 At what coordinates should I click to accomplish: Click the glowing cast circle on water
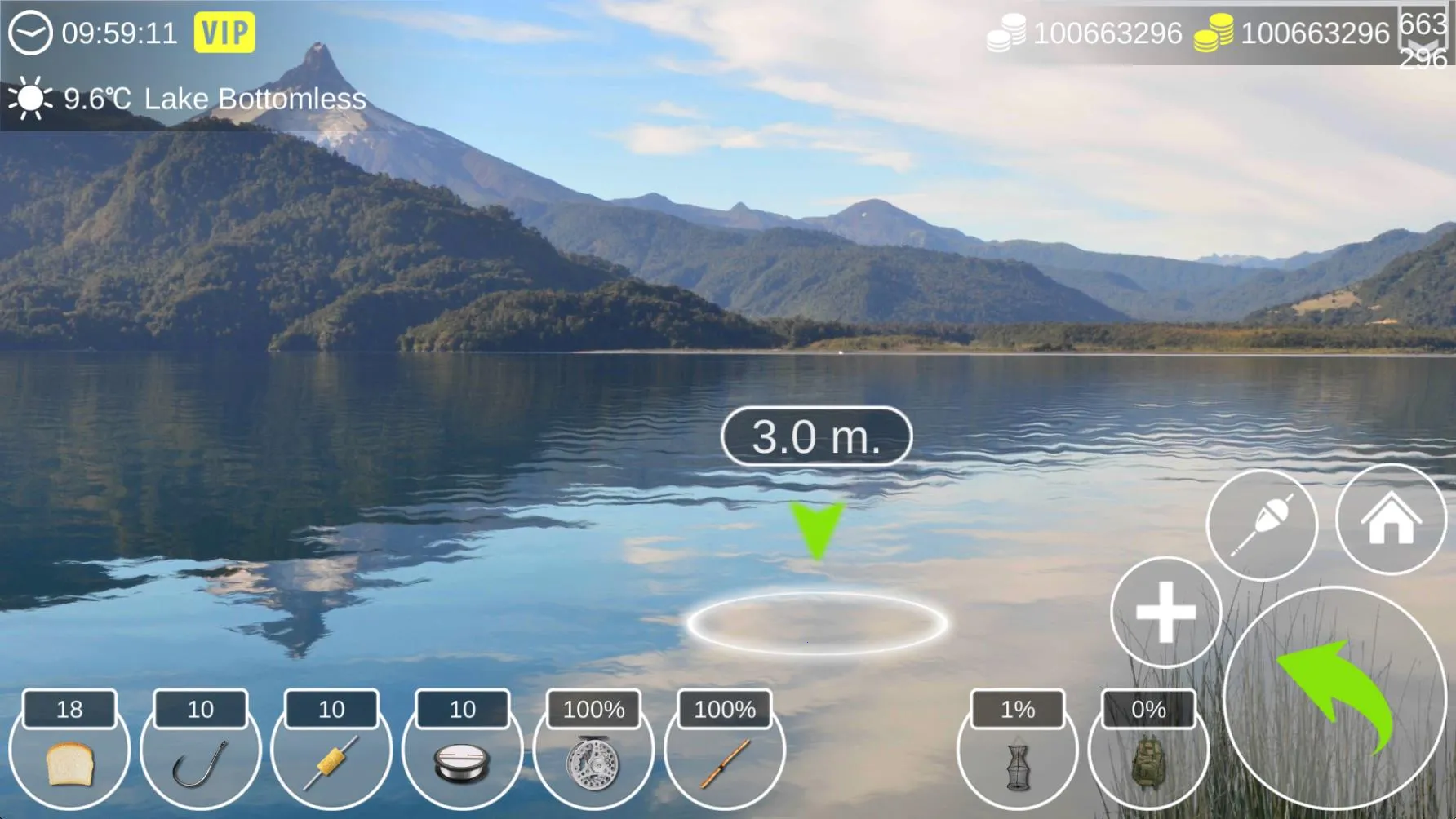[816, 622]
